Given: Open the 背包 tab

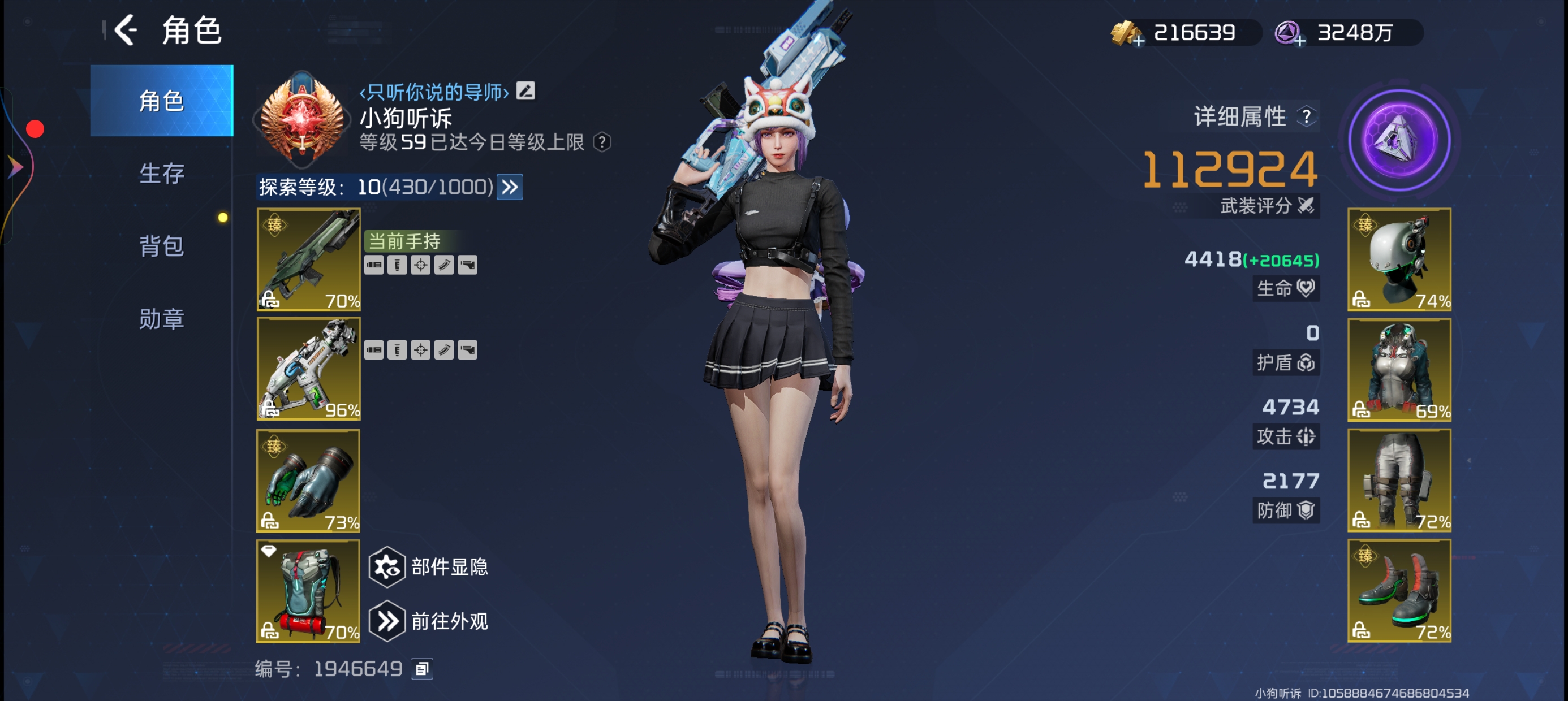Looking at the screenshot, I should point(161,246).
